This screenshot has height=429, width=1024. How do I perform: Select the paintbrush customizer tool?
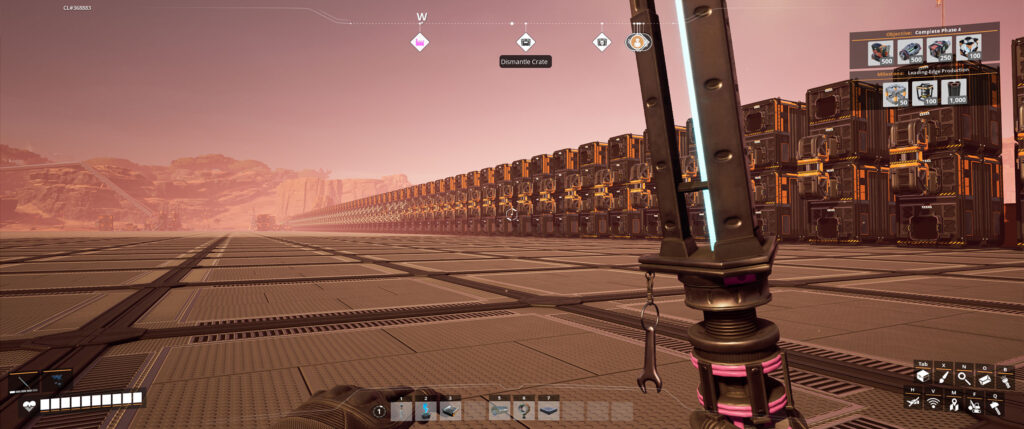point(943,376)
